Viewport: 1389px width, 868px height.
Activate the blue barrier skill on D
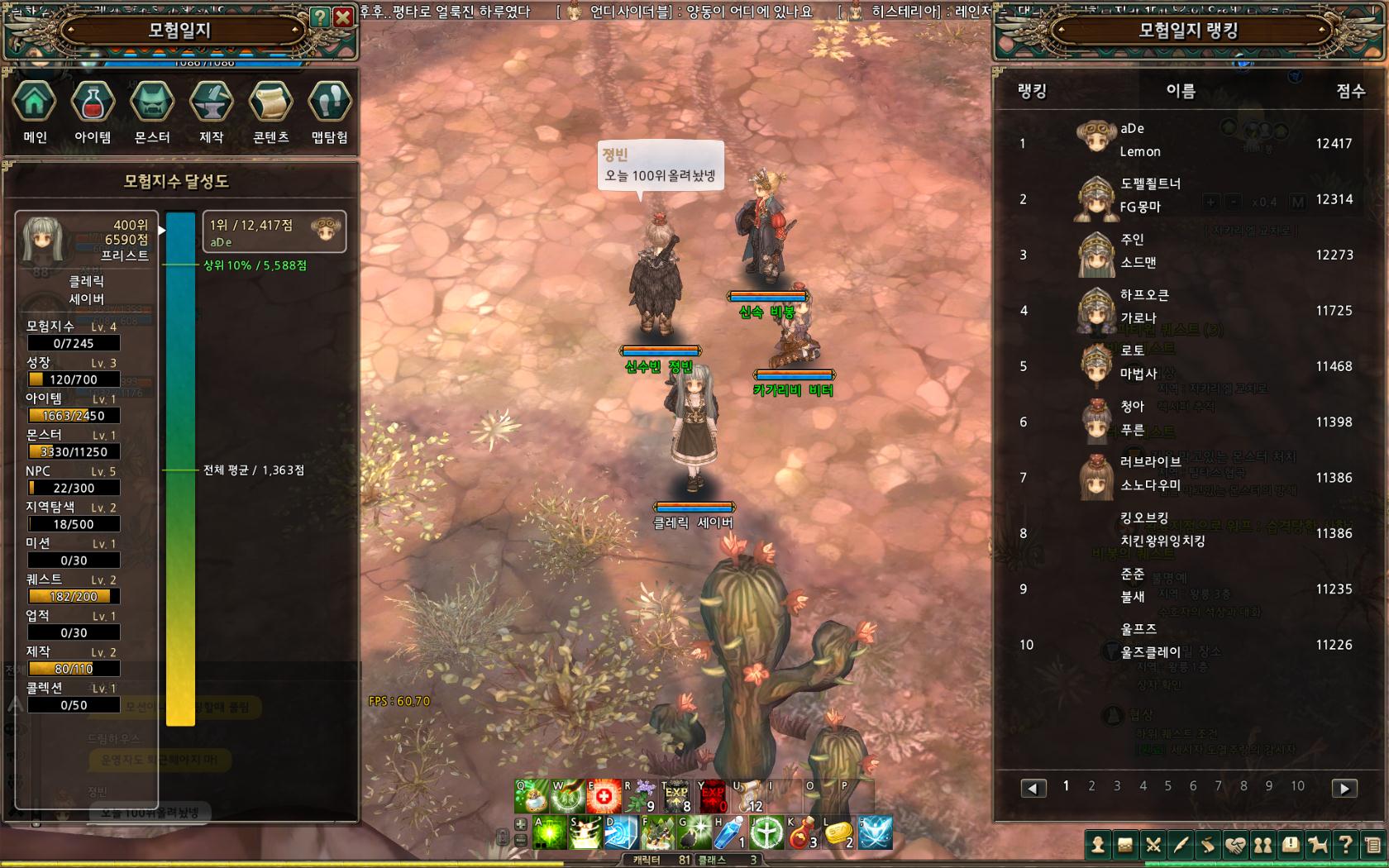(x=620, y=833)
